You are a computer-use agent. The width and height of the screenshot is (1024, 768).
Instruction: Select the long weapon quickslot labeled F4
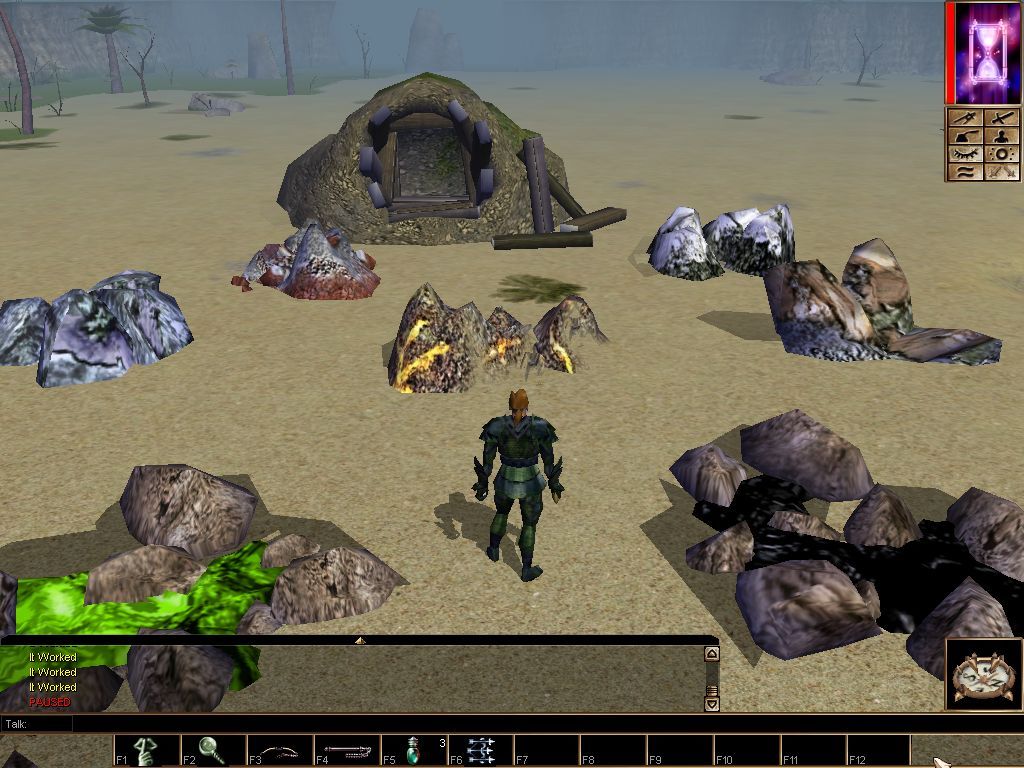(347, 750)
